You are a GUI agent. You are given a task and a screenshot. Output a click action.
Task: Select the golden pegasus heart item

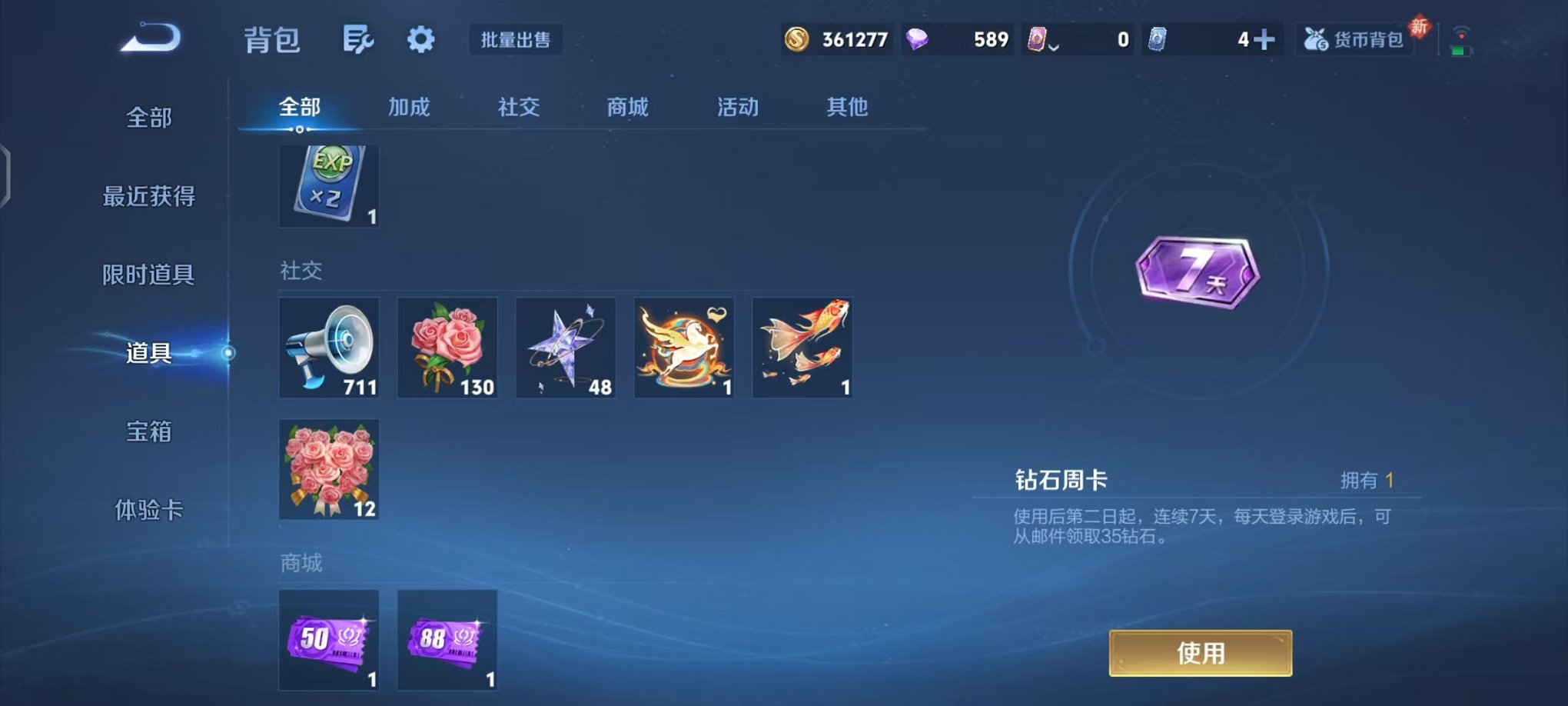tap(683, 348)
